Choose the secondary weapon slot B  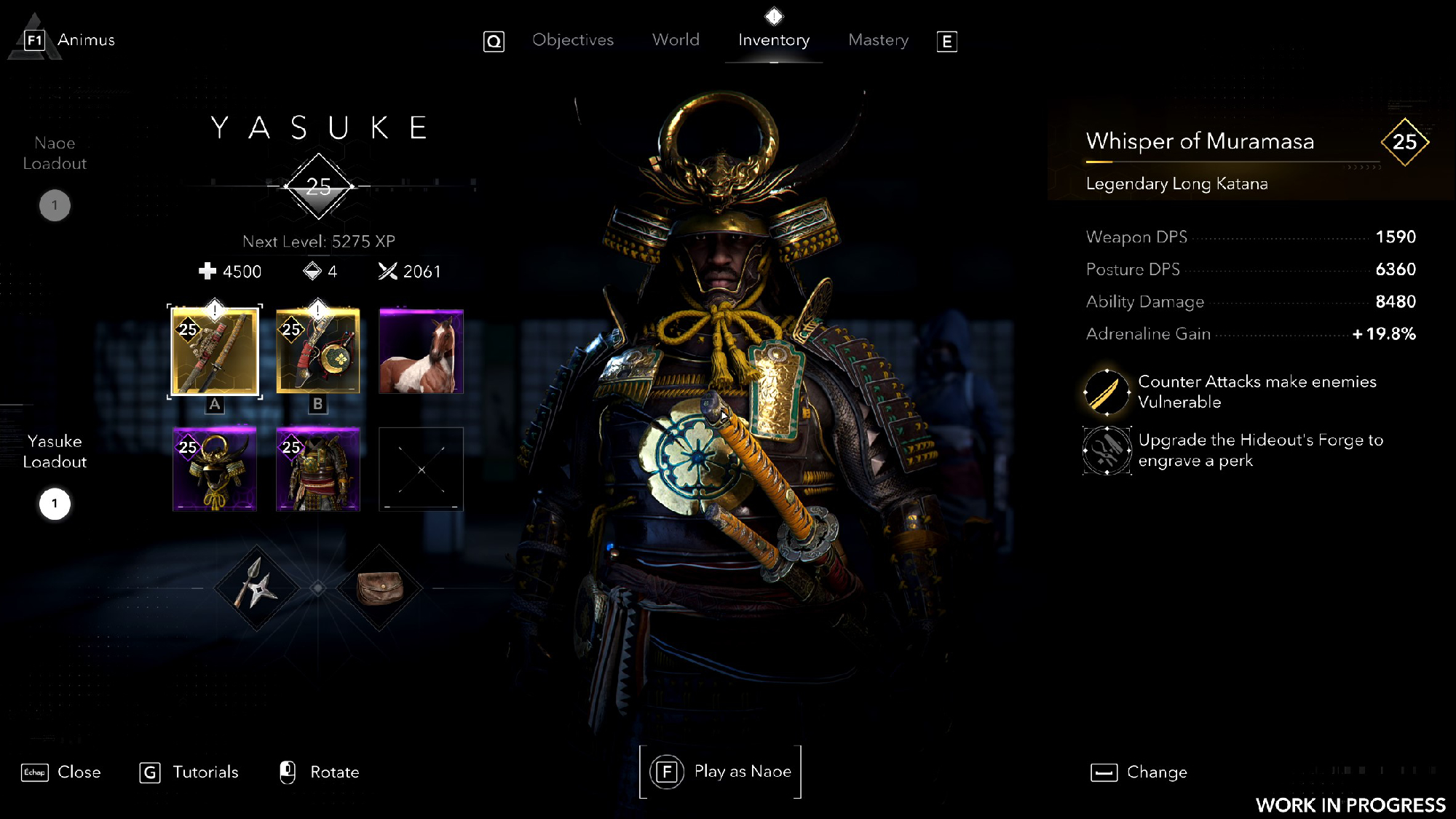click(318, 351)
